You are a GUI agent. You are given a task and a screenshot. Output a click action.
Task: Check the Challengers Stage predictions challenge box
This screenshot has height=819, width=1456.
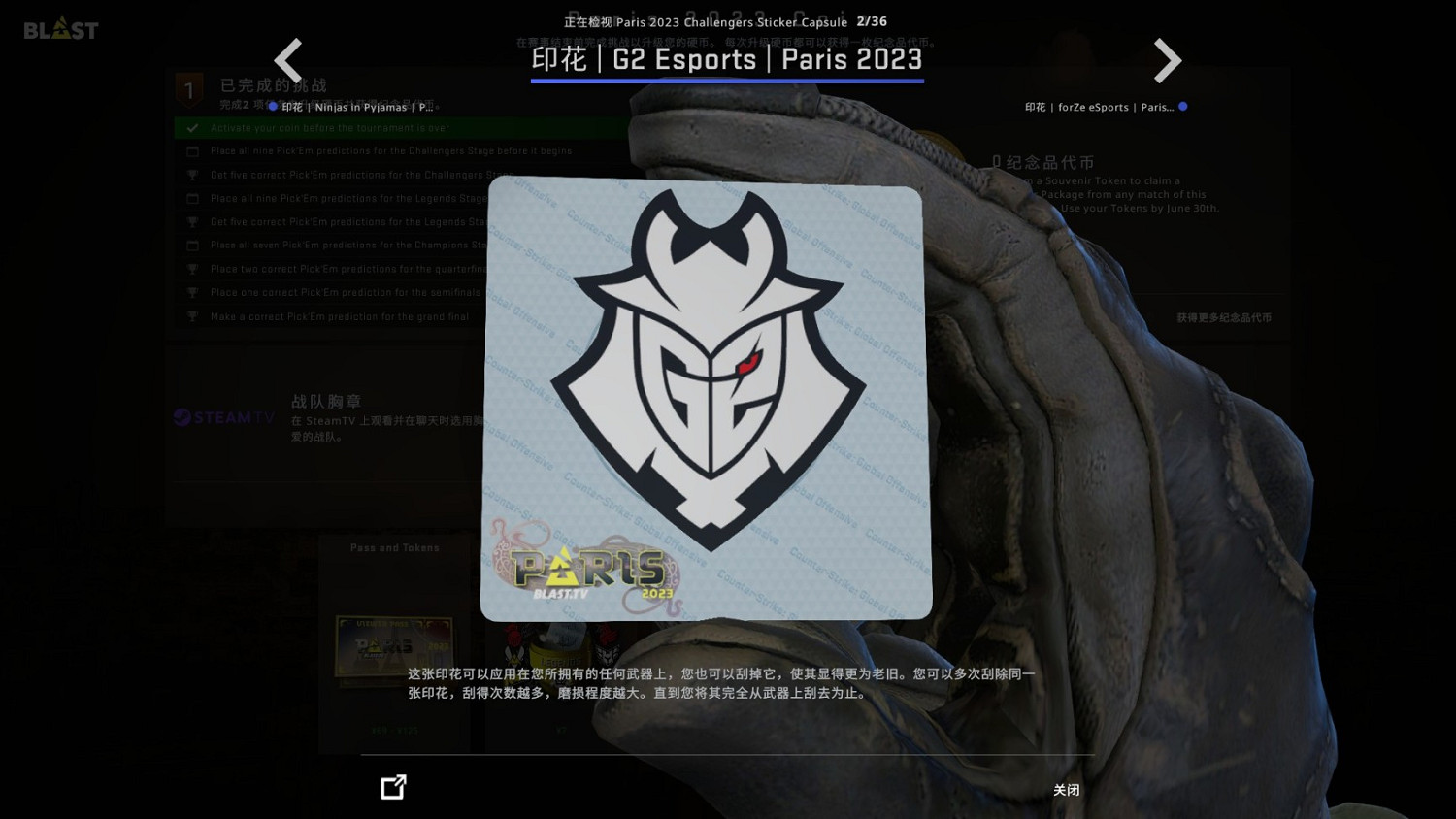coord(192,151)
